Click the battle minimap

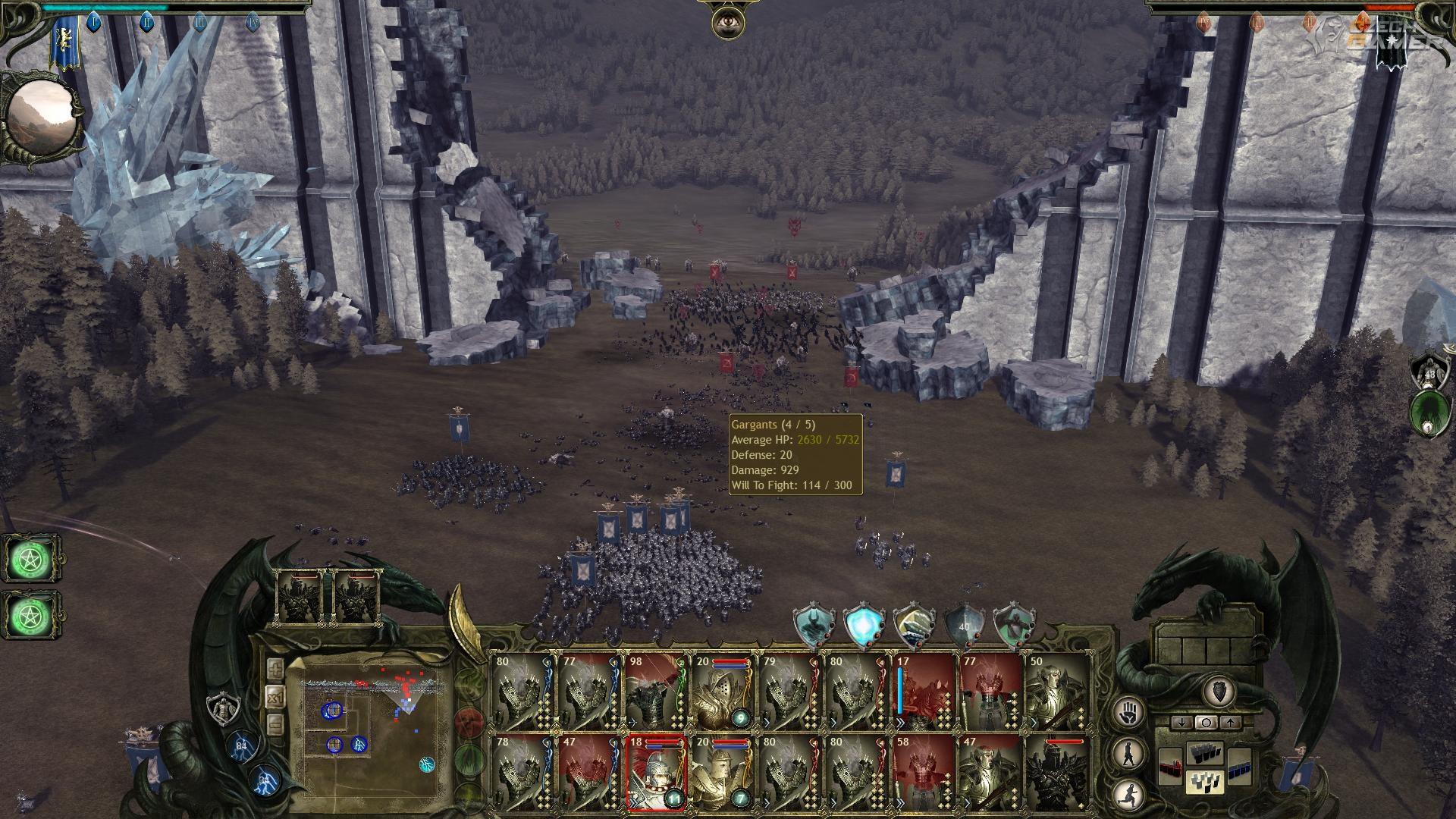372,724
